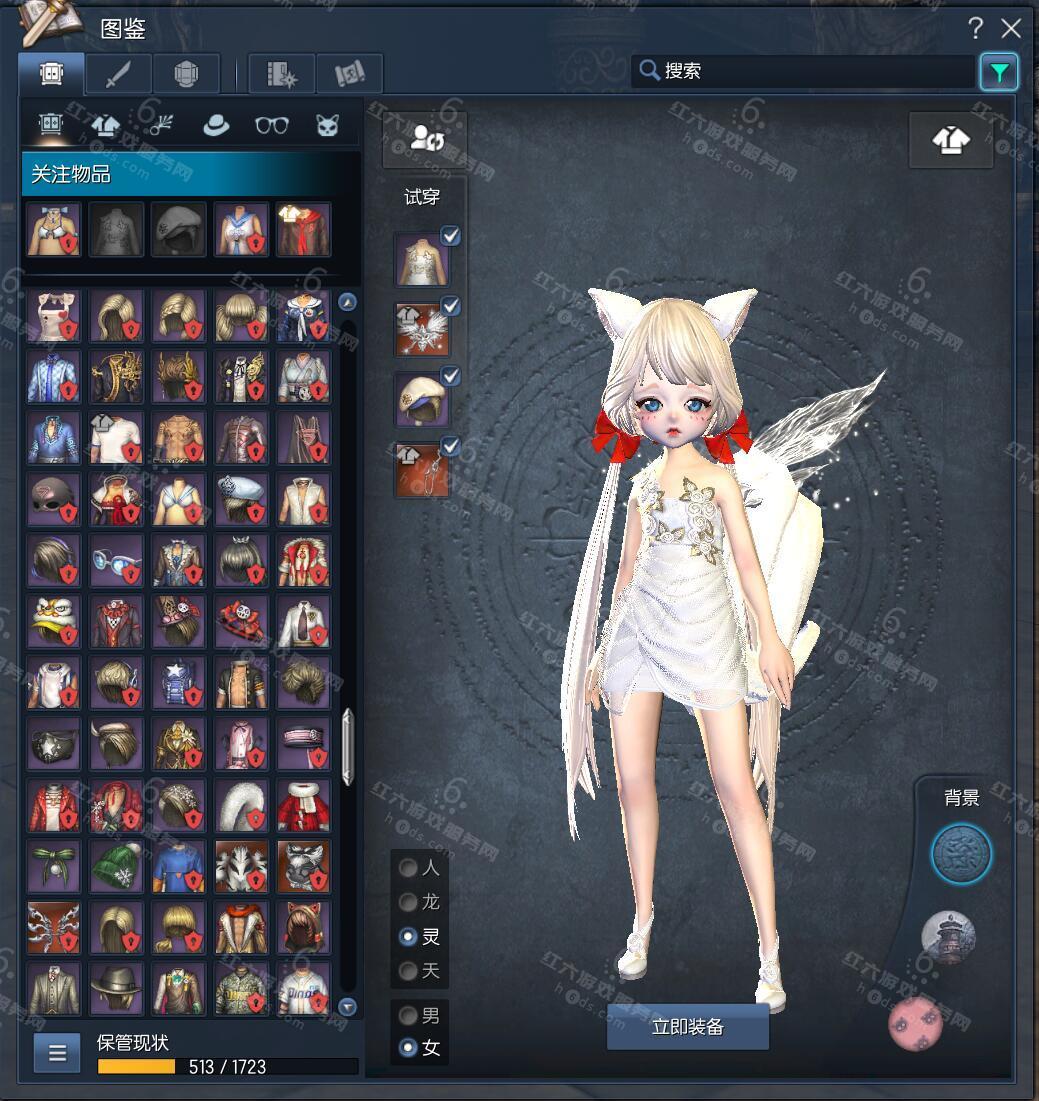The height and width of the screenshot is (1101, 1039).
Task: Select the hat category filter
Action: click(216, 125)
